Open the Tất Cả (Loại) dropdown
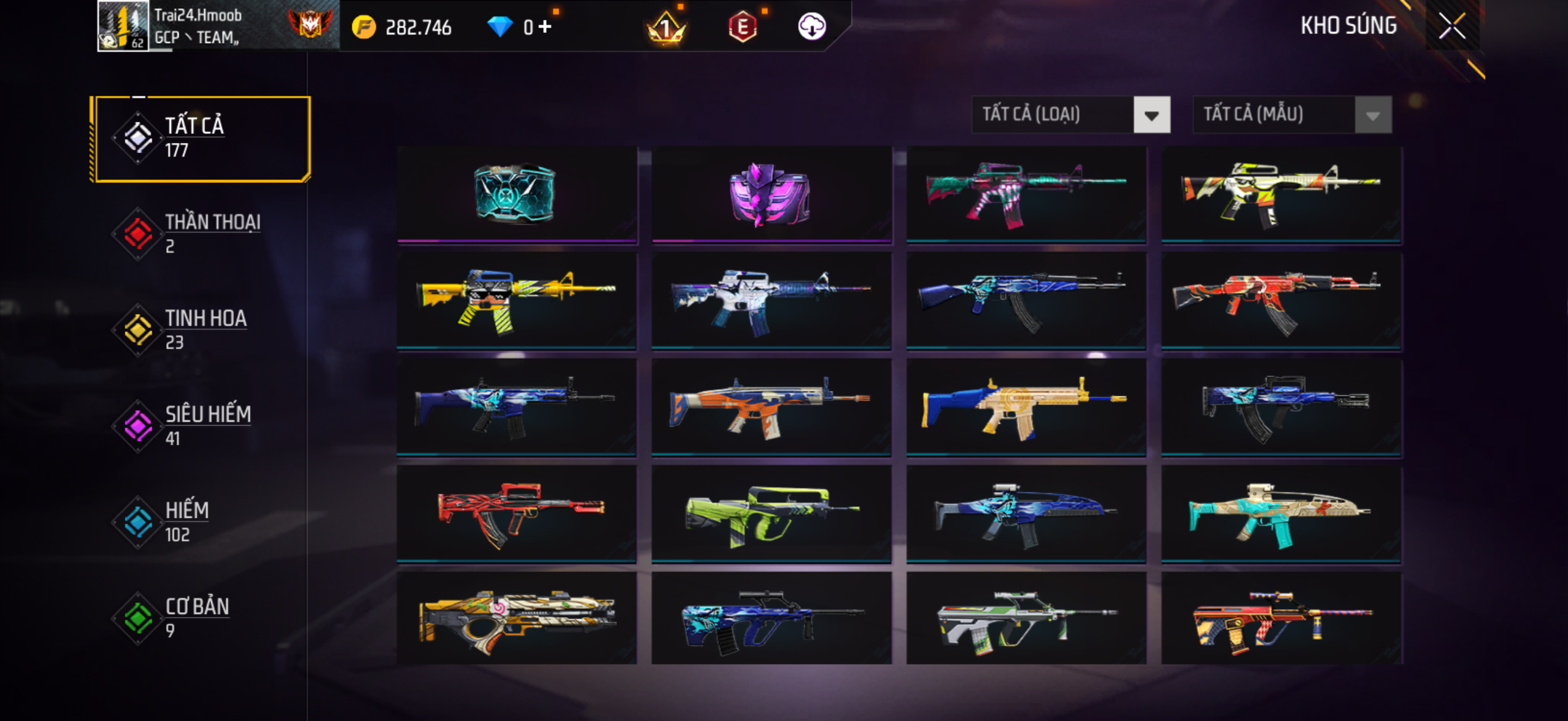 click(1070, 114)
